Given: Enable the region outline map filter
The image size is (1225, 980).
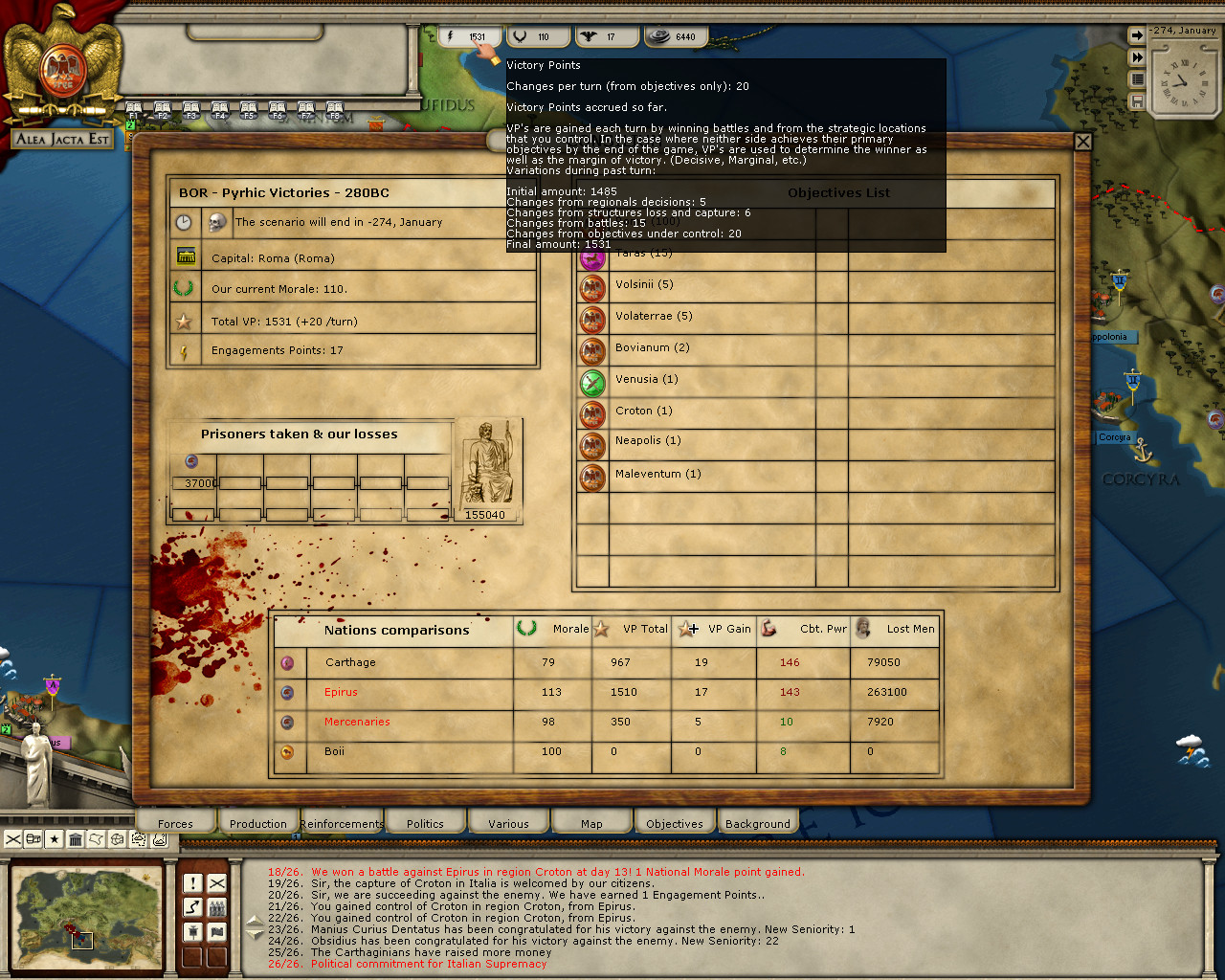Looking at the screenshot, I should coord(96,839).
